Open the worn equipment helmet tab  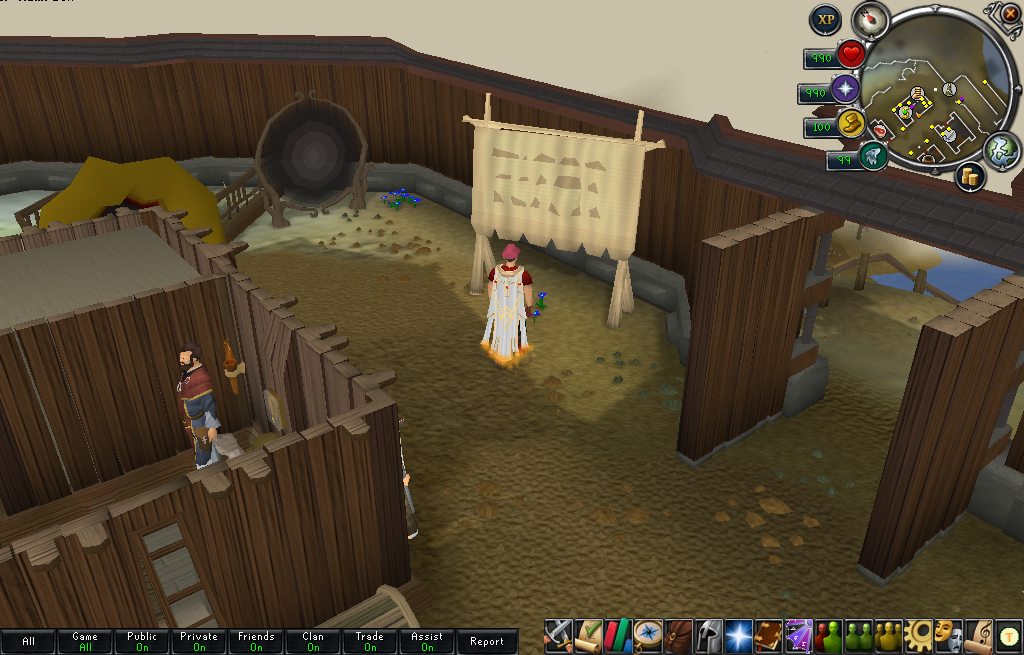coord(709,635)
